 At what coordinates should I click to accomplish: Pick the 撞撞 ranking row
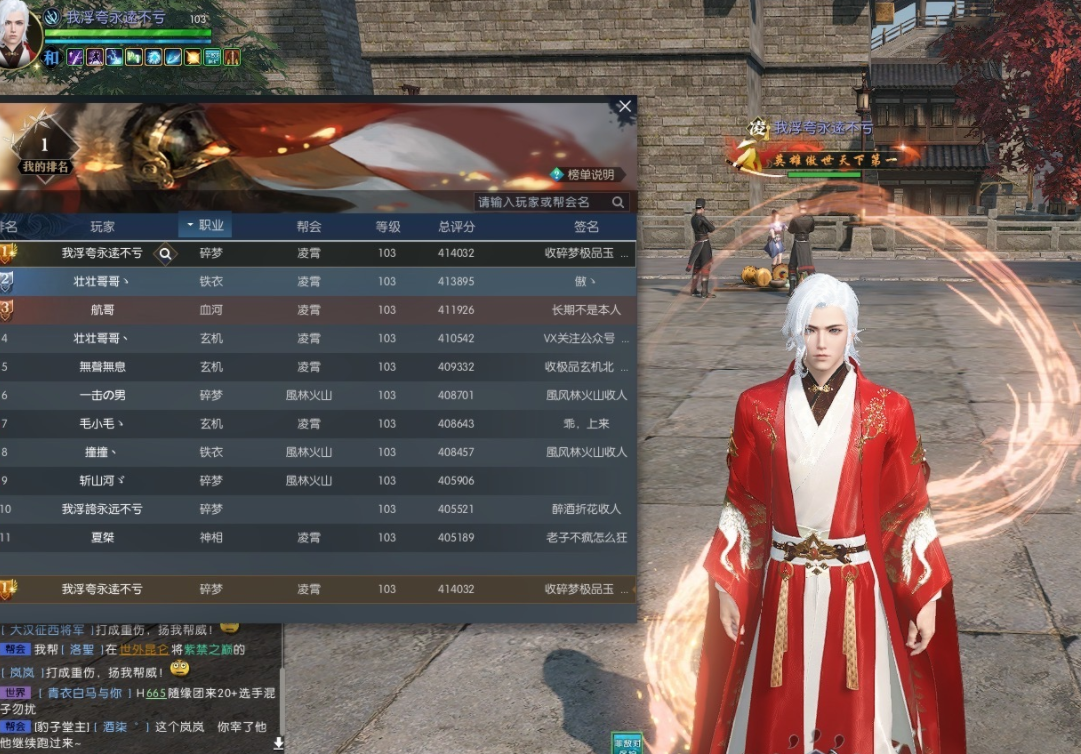tap(316, 452)
